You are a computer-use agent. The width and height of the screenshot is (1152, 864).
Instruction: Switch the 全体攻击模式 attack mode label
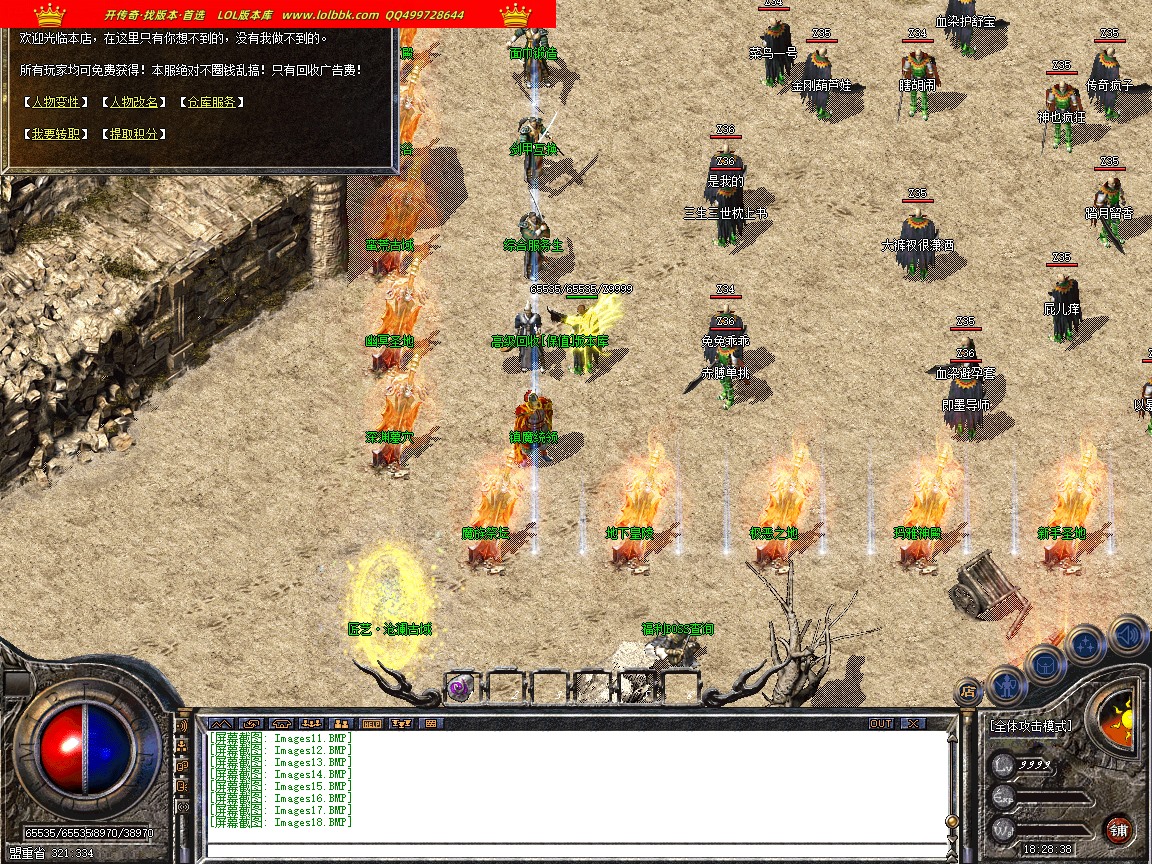[1030, 725]
